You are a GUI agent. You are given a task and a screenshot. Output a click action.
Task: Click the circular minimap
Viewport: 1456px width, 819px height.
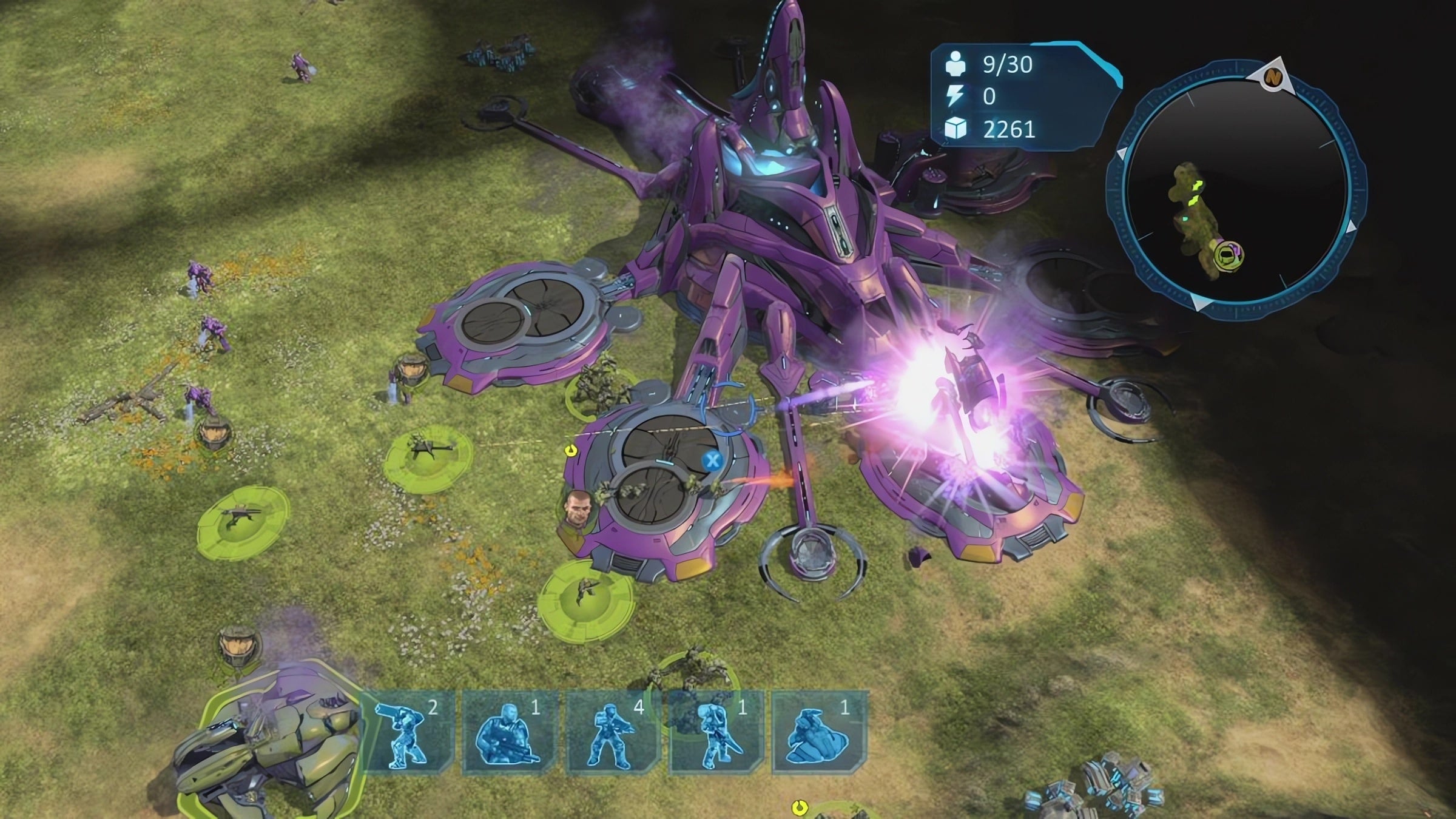pyautogui.click(x=1235, y=189)
